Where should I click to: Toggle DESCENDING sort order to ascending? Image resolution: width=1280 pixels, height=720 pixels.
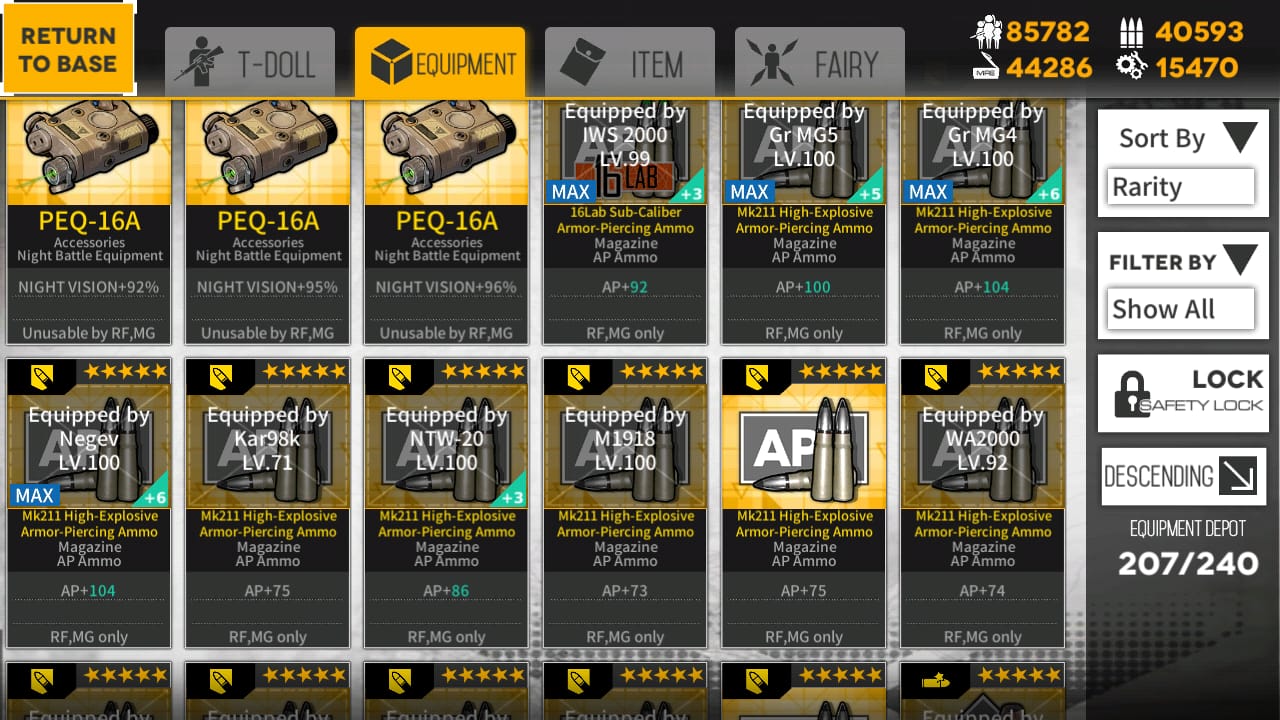1183,477
